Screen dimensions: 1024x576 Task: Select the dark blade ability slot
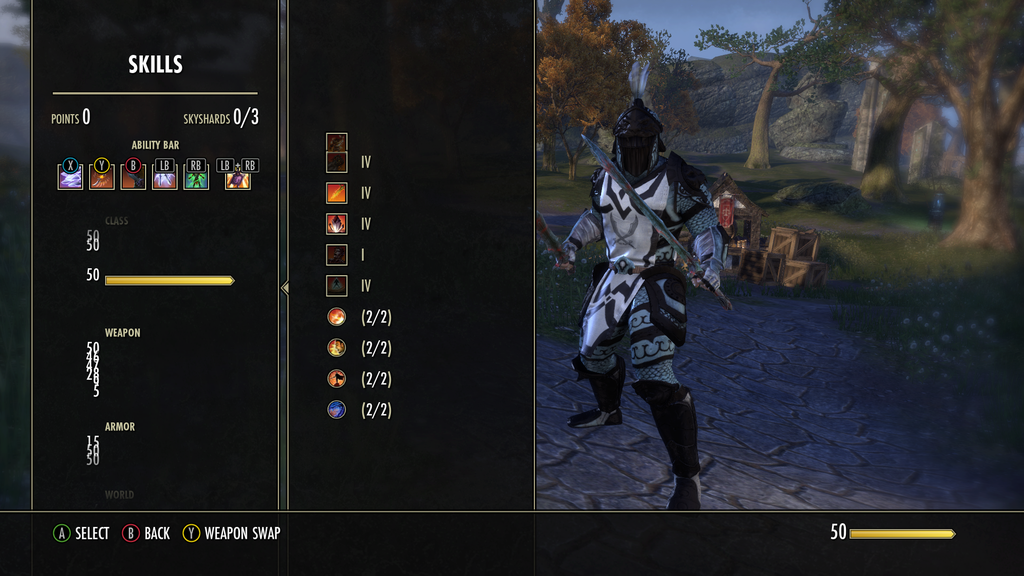point(133,178)
